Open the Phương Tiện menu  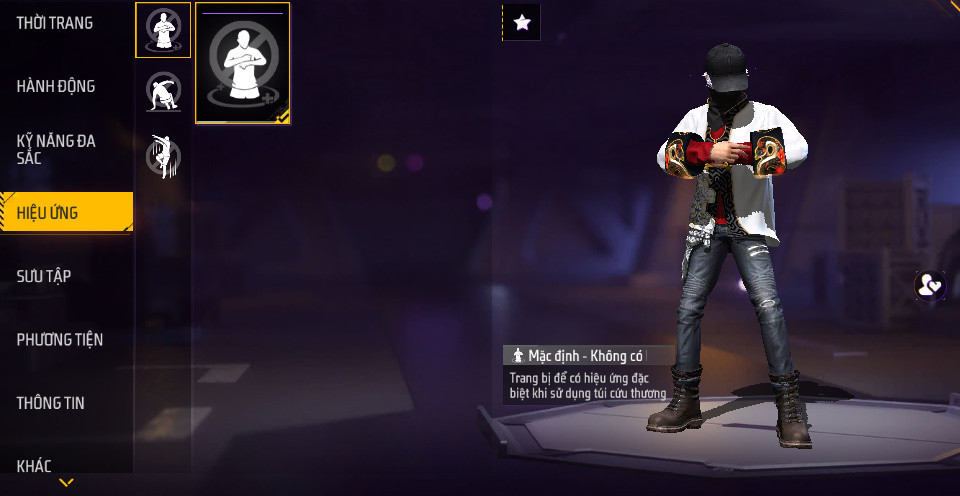tap(60, 340)
